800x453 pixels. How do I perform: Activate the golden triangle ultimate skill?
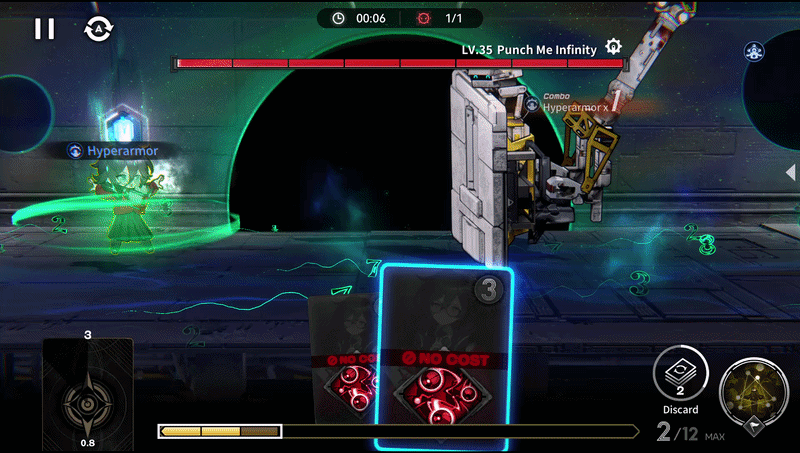[x=753, y=392]
